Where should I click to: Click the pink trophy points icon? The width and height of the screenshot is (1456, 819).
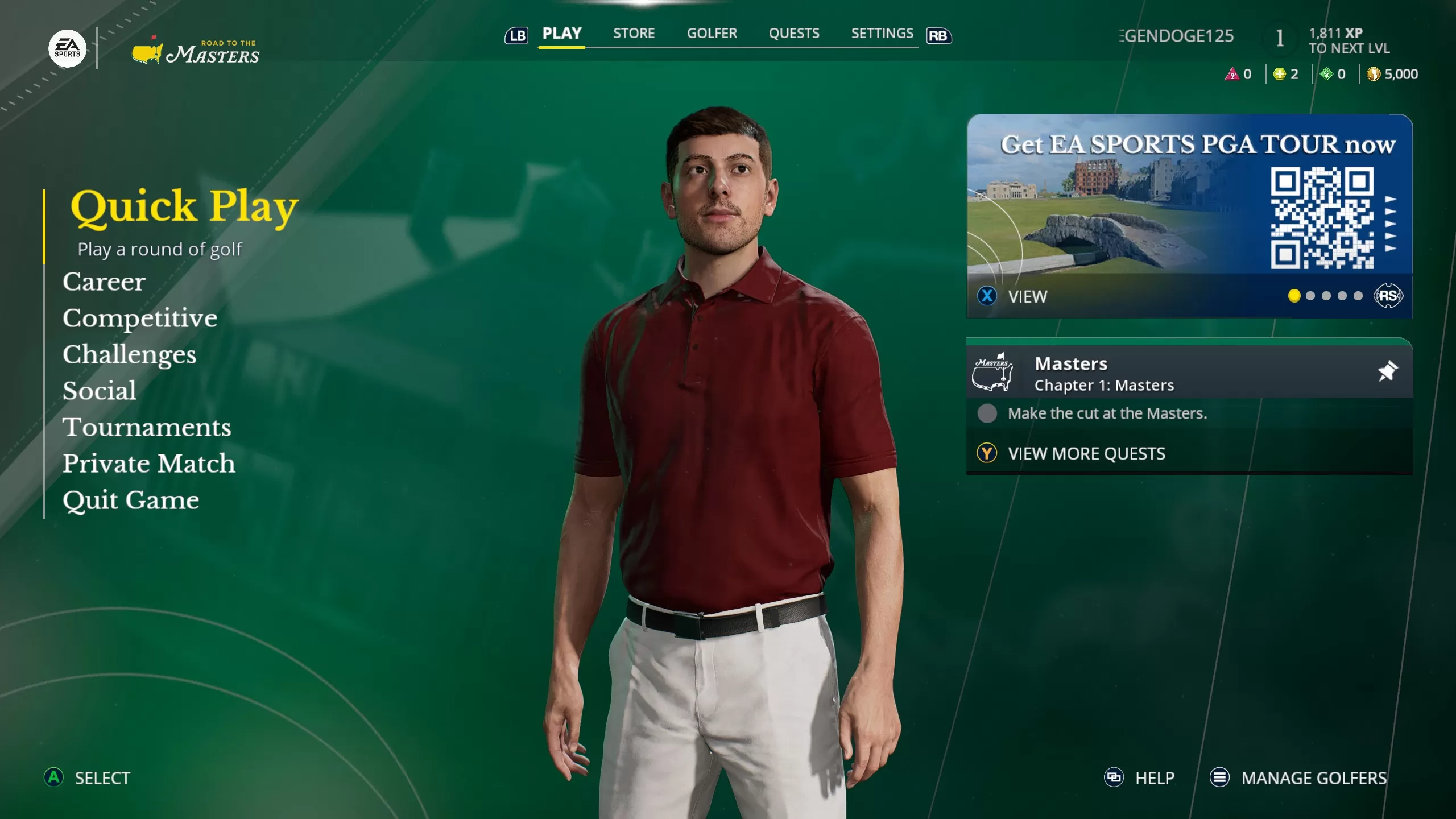pyautogui.click(x=1232, y=73)
